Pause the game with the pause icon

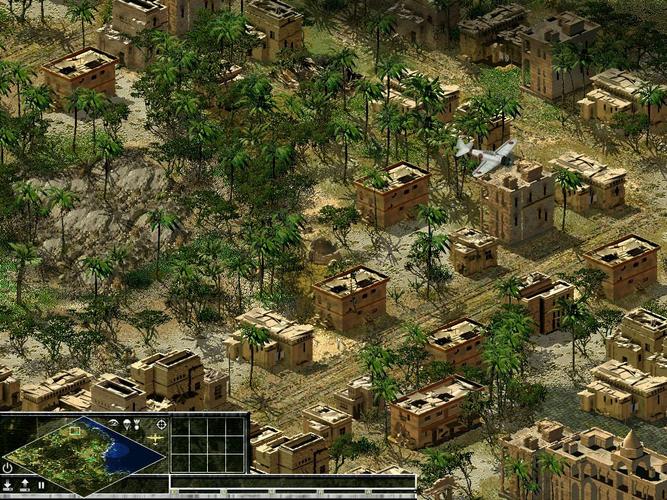(41, 485)
